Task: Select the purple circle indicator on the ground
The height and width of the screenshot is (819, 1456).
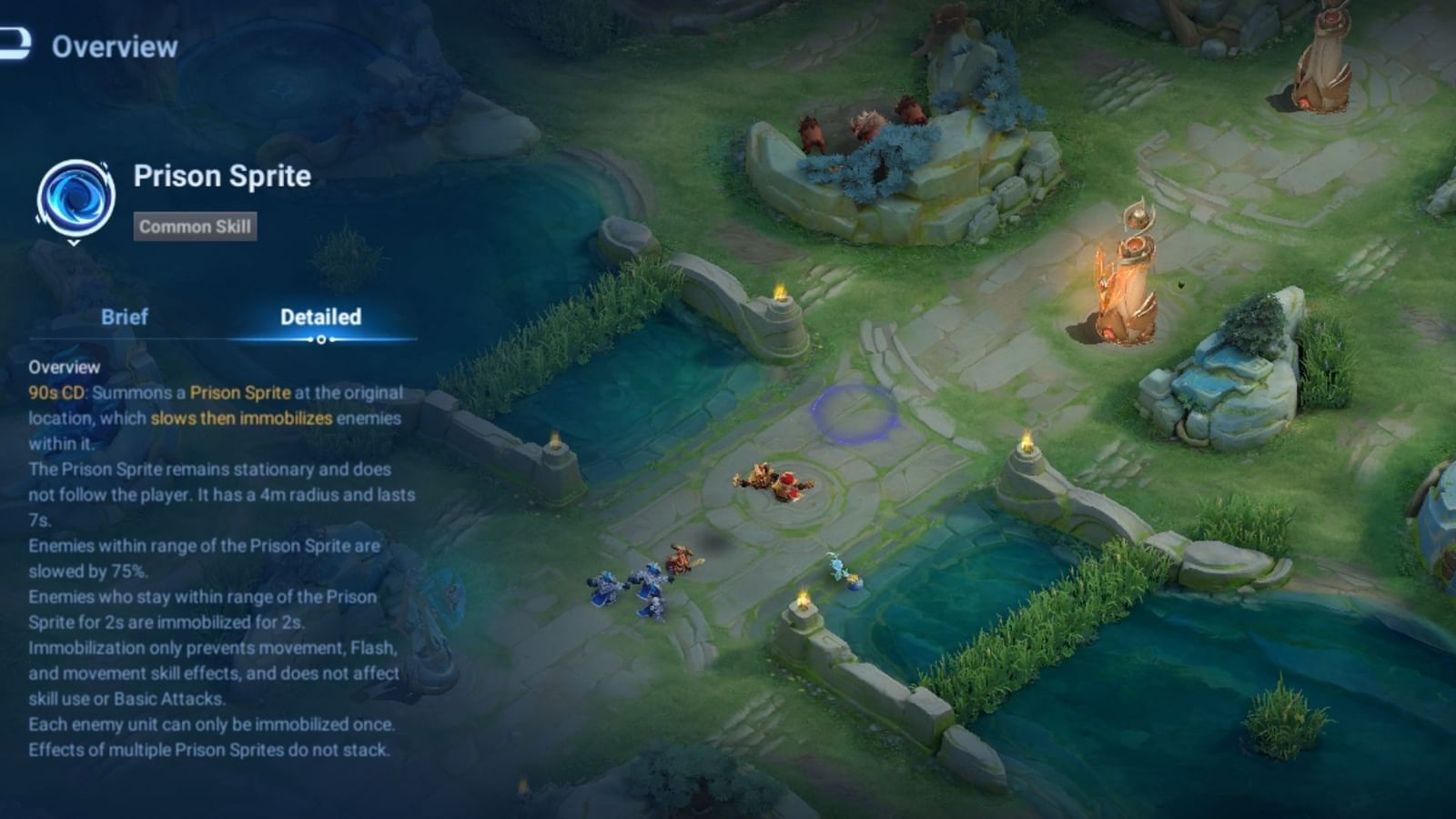Action: 854,415
